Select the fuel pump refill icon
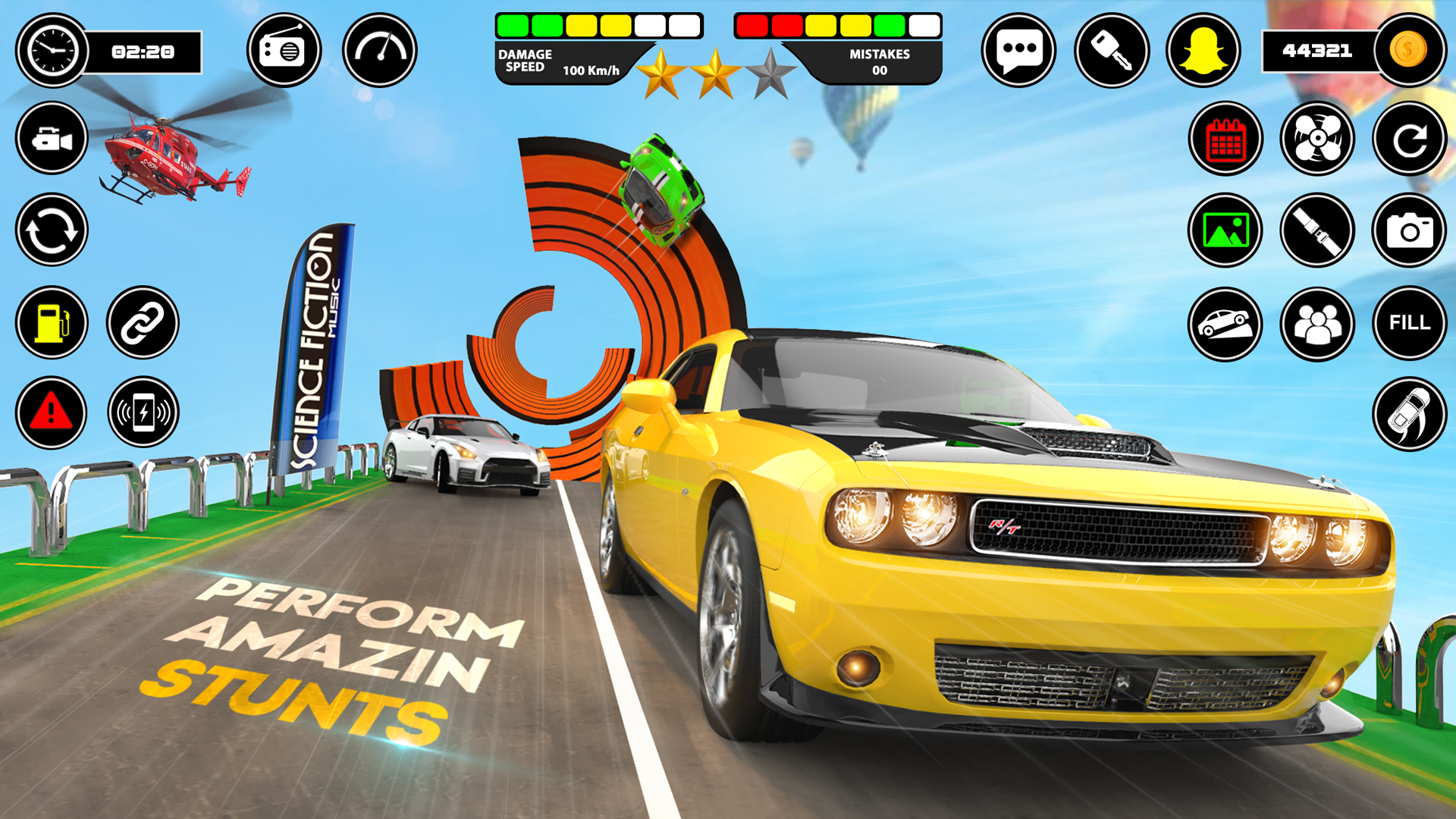1456x819 pixels. 50,324
